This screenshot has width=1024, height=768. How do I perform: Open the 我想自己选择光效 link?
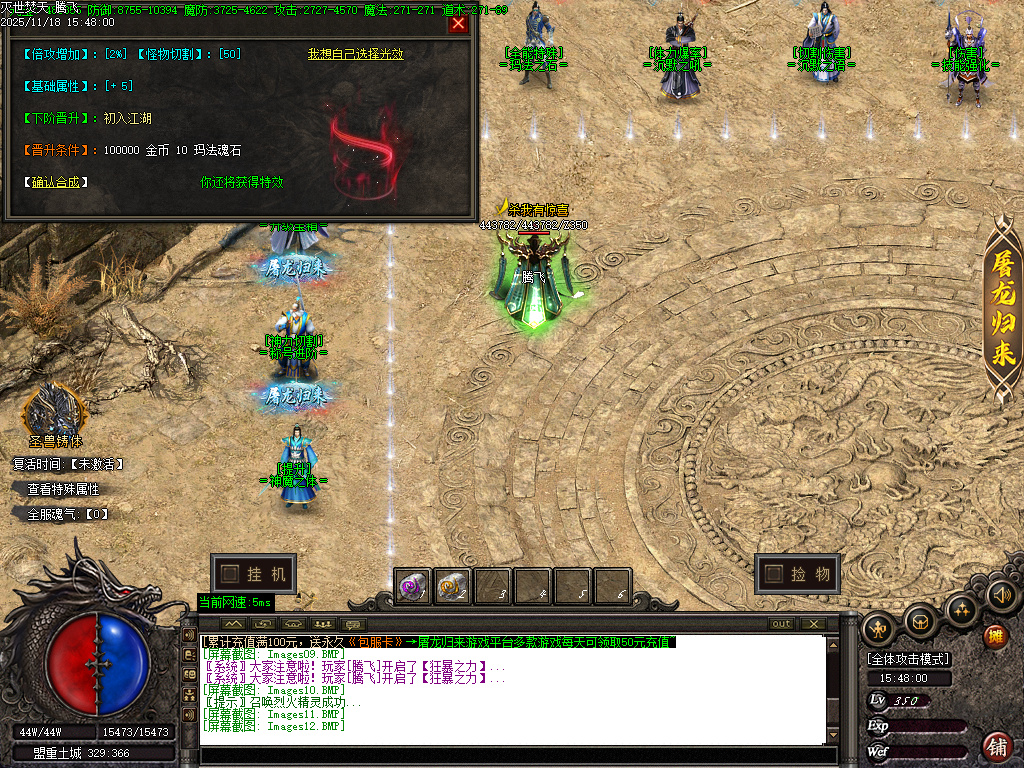[355, 54]
